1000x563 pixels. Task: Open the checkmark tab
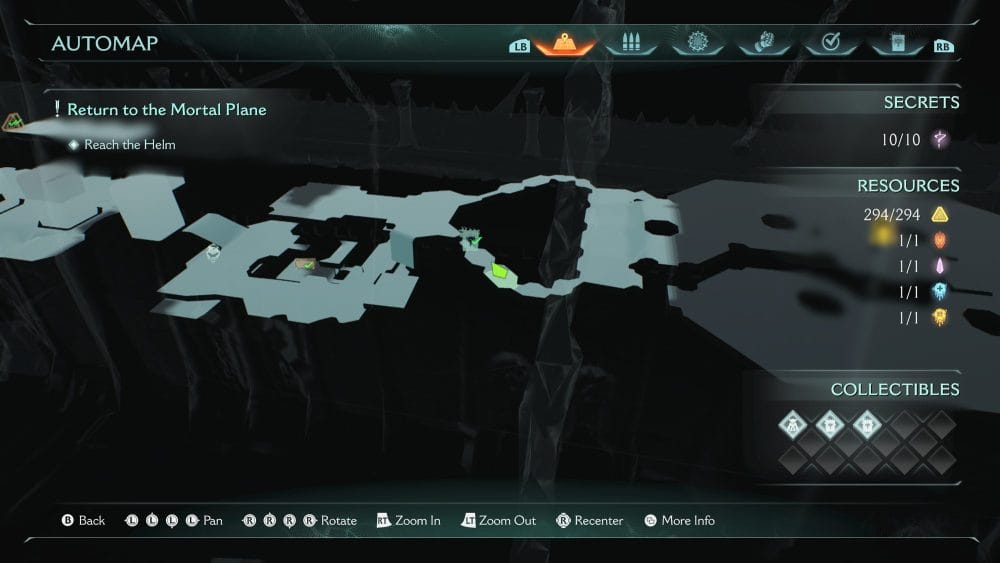[829, 44]
